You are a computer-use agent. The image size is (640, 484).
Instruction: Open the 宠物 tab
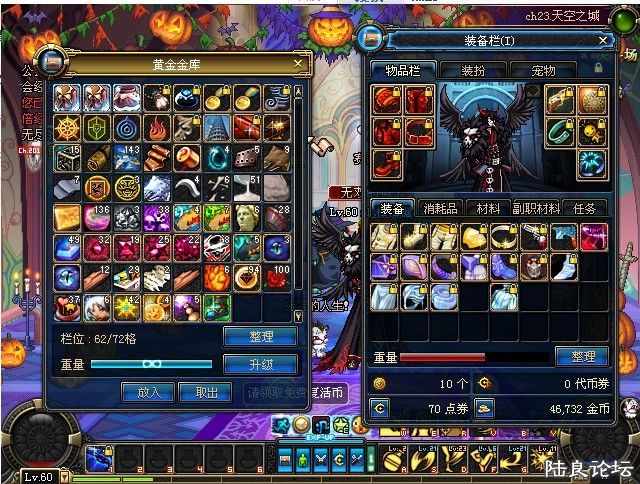pos(543,71)
